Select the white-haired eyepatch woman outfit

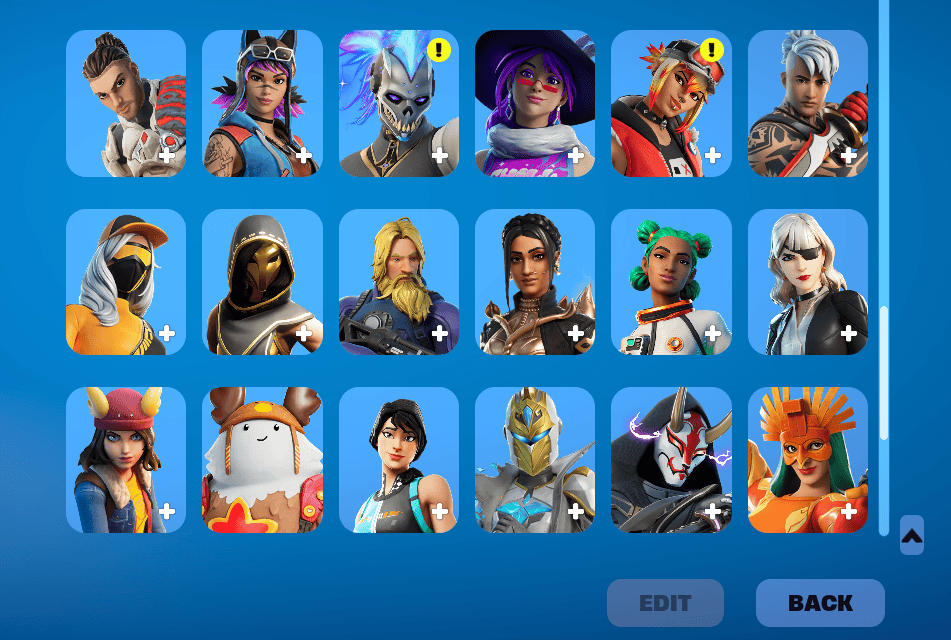[807, 282]
